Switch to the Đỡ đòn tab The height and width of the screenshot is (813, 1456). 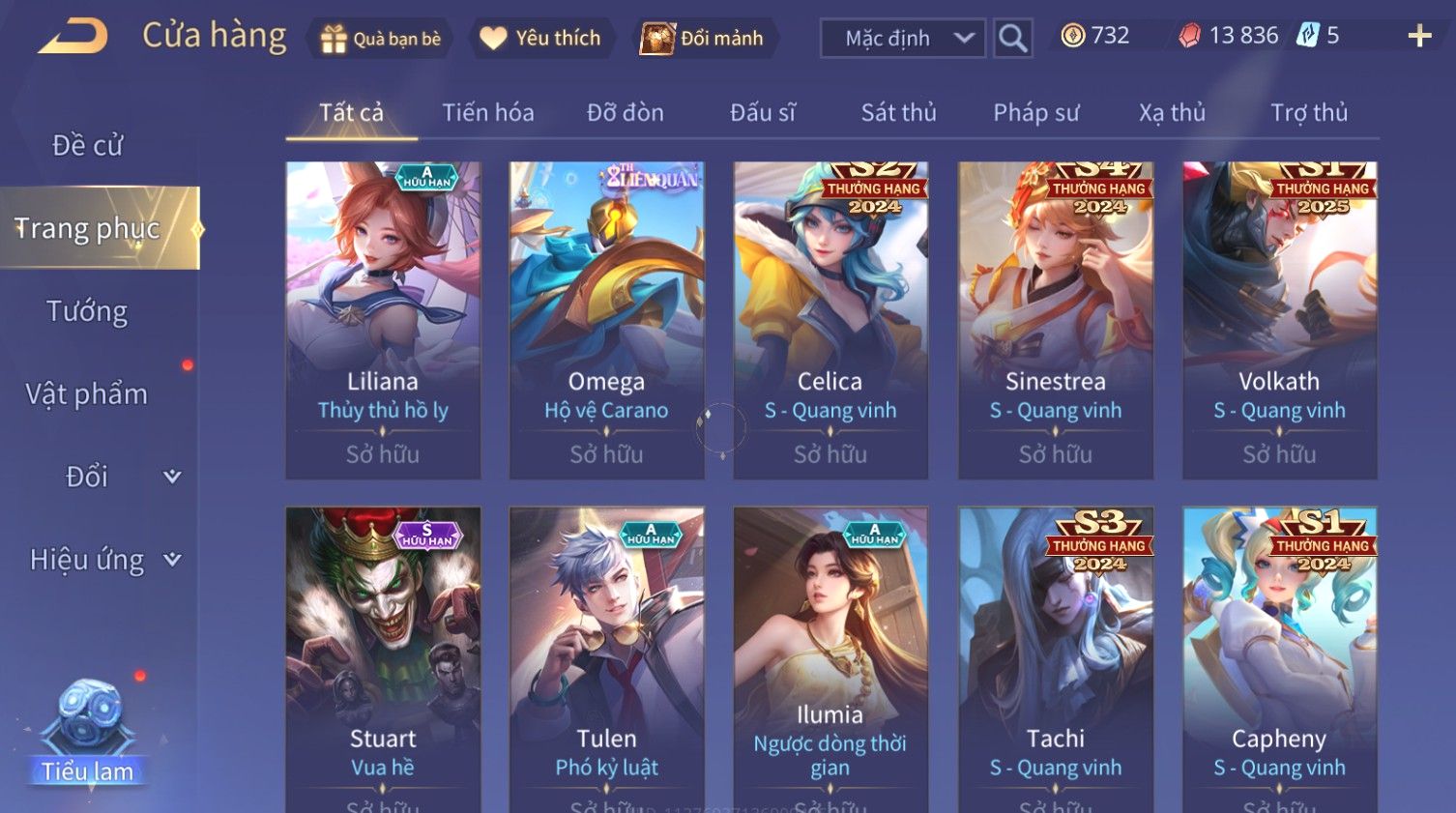(625, 113)
